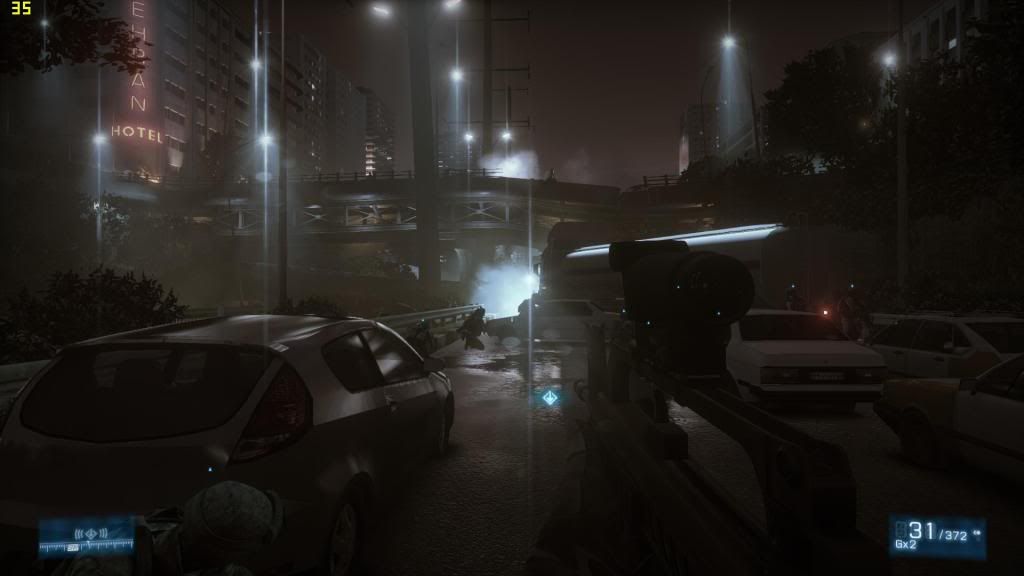
Task: Select the compass heading panel
Action: click(86, 536)
